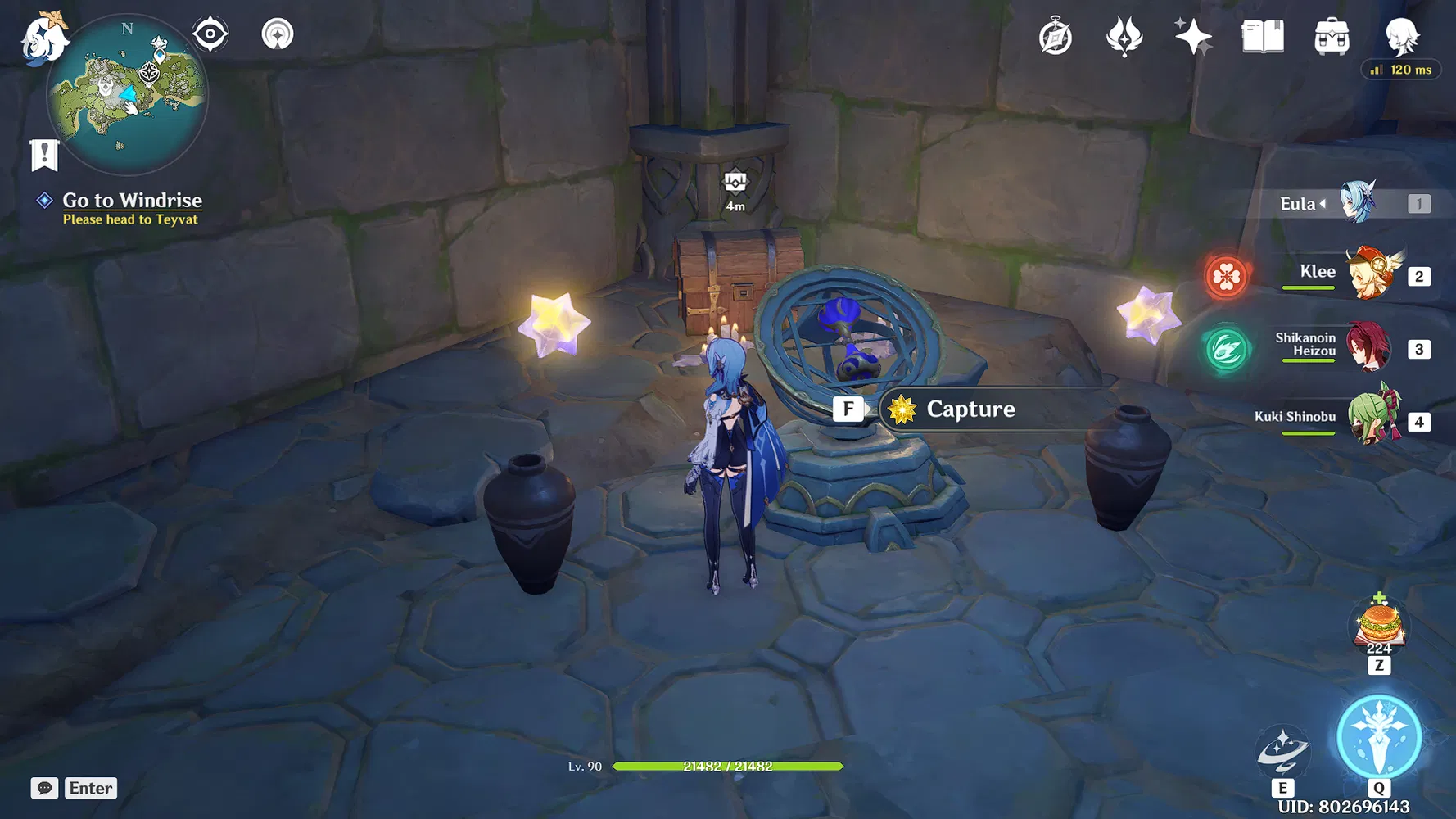Open the Inventory bag icon
The width and height of the screenshot is (1456, 819).
[1332, 35]
